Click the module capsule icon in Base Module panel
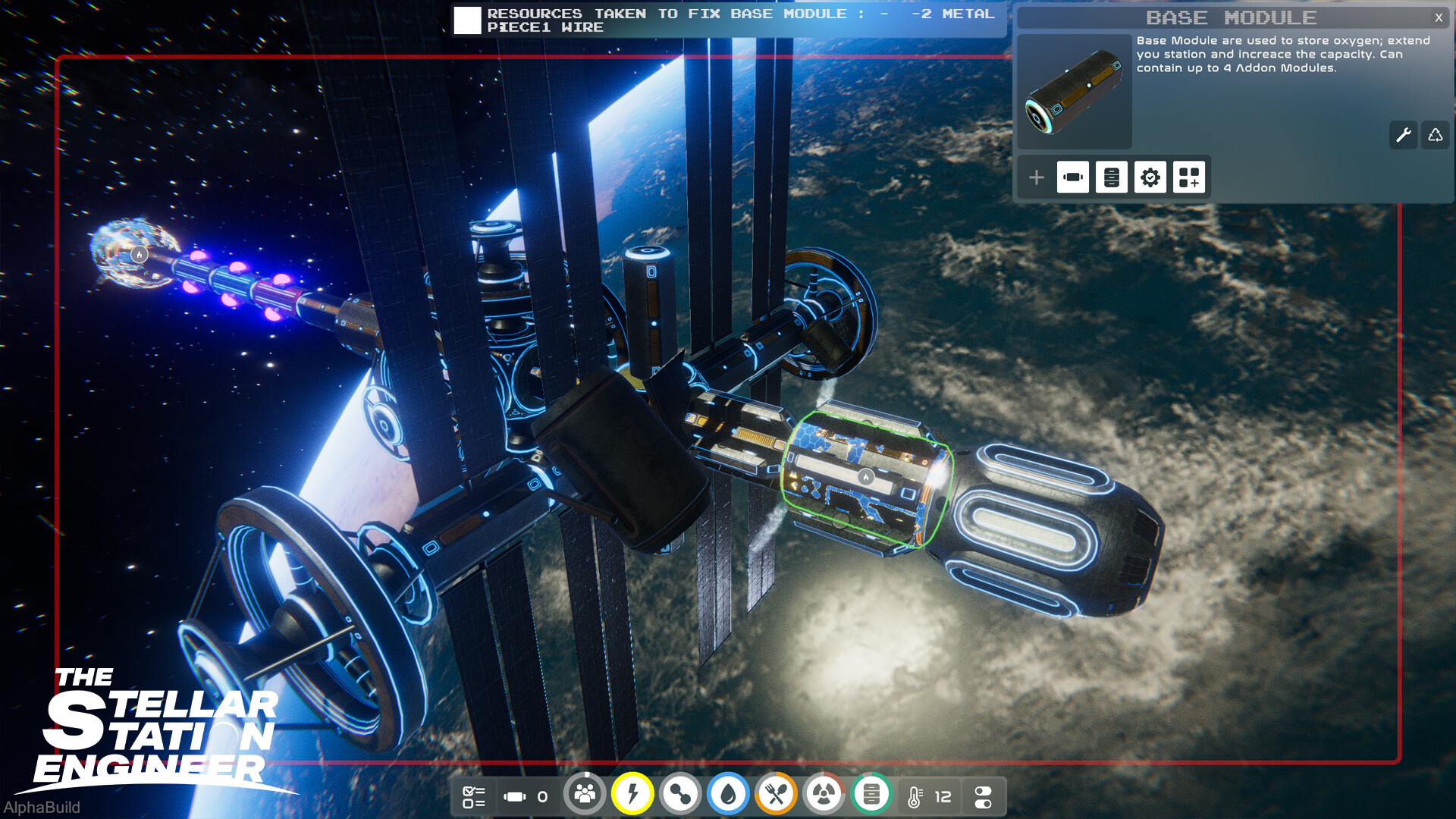1456x819 pixels. click(1073, 177)
